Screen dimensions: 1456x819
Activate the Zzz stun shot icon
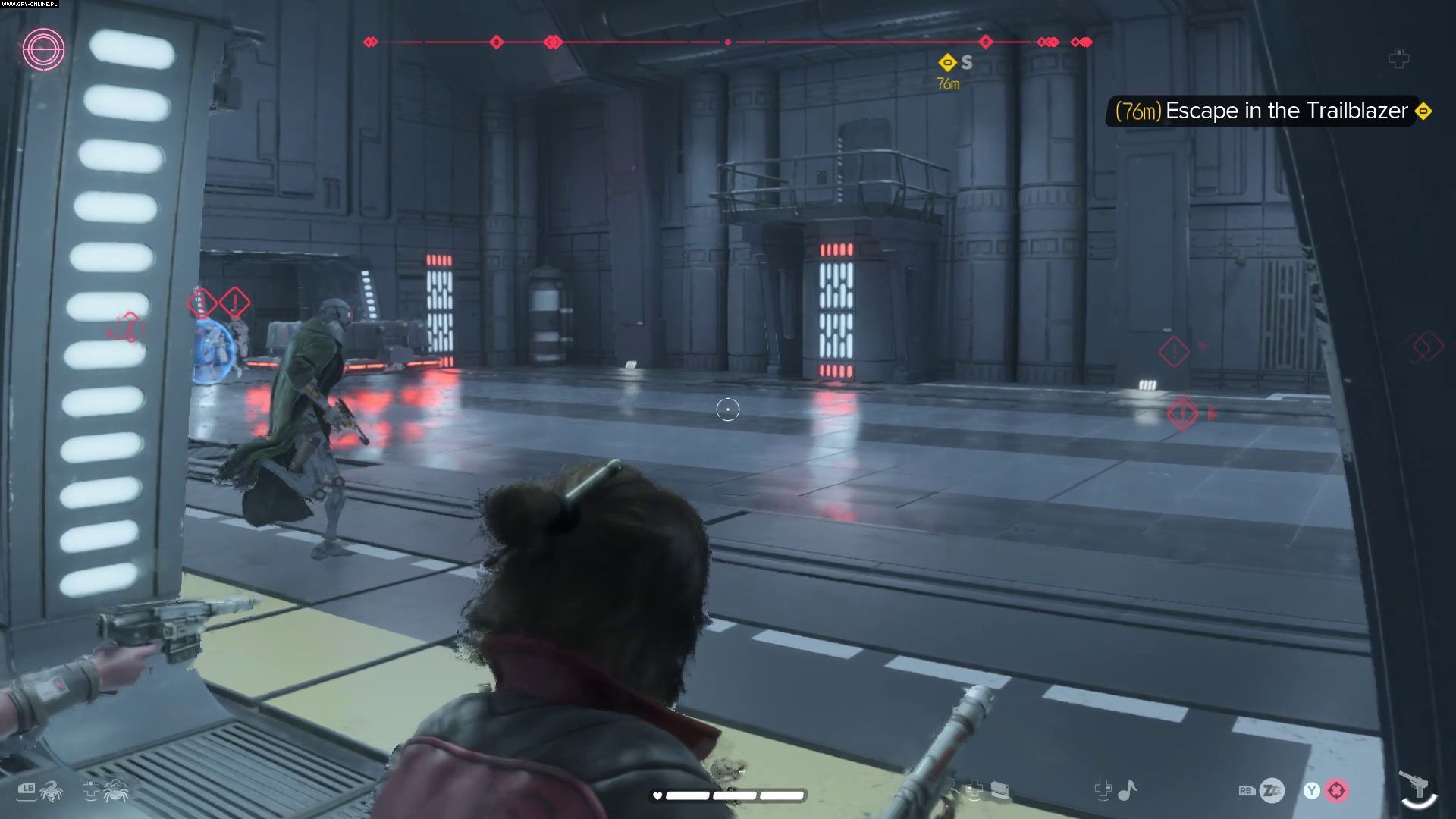pyautogui.click(x=1272, y=791)
